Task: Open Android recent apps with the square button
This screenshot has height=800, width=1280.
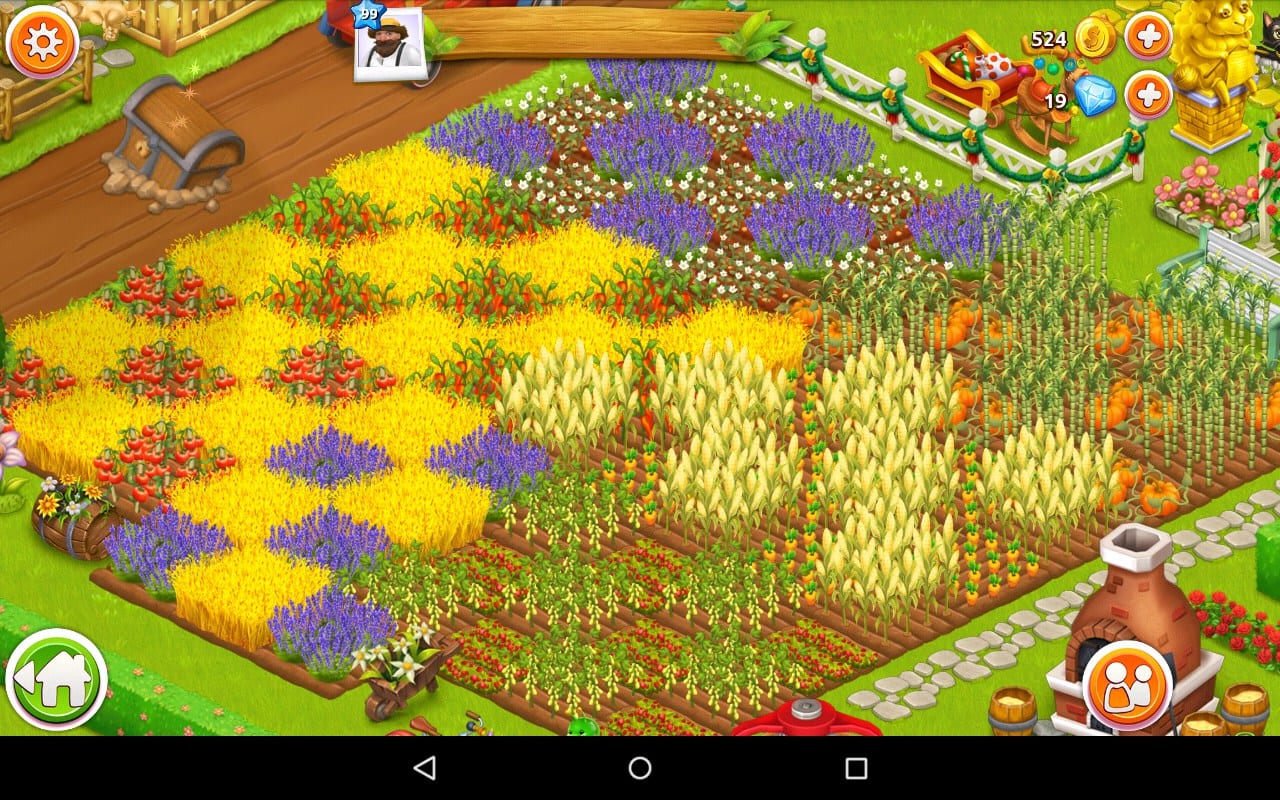Action: pos(858,768)
